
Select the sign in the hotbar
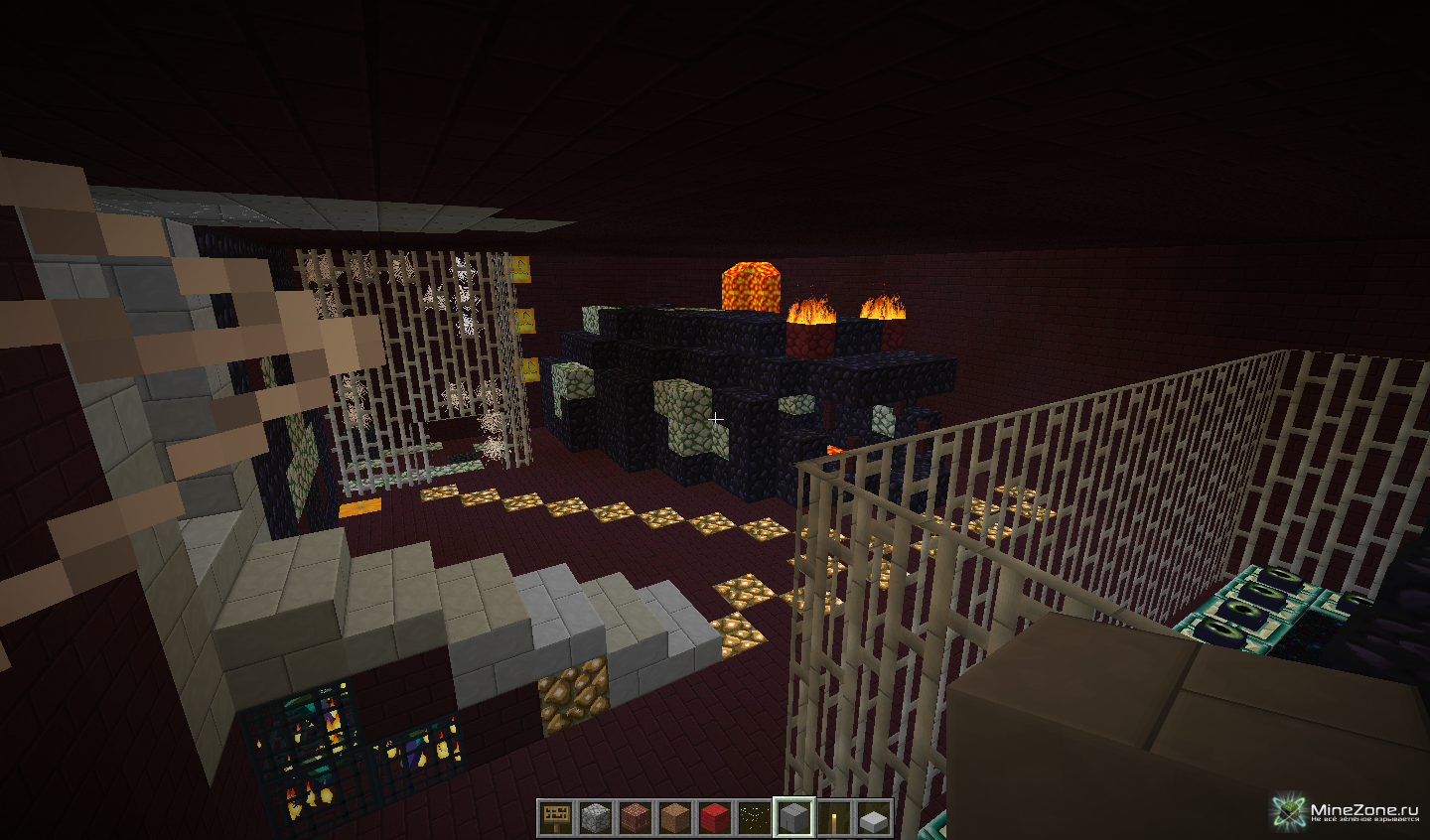click(556, 818)
